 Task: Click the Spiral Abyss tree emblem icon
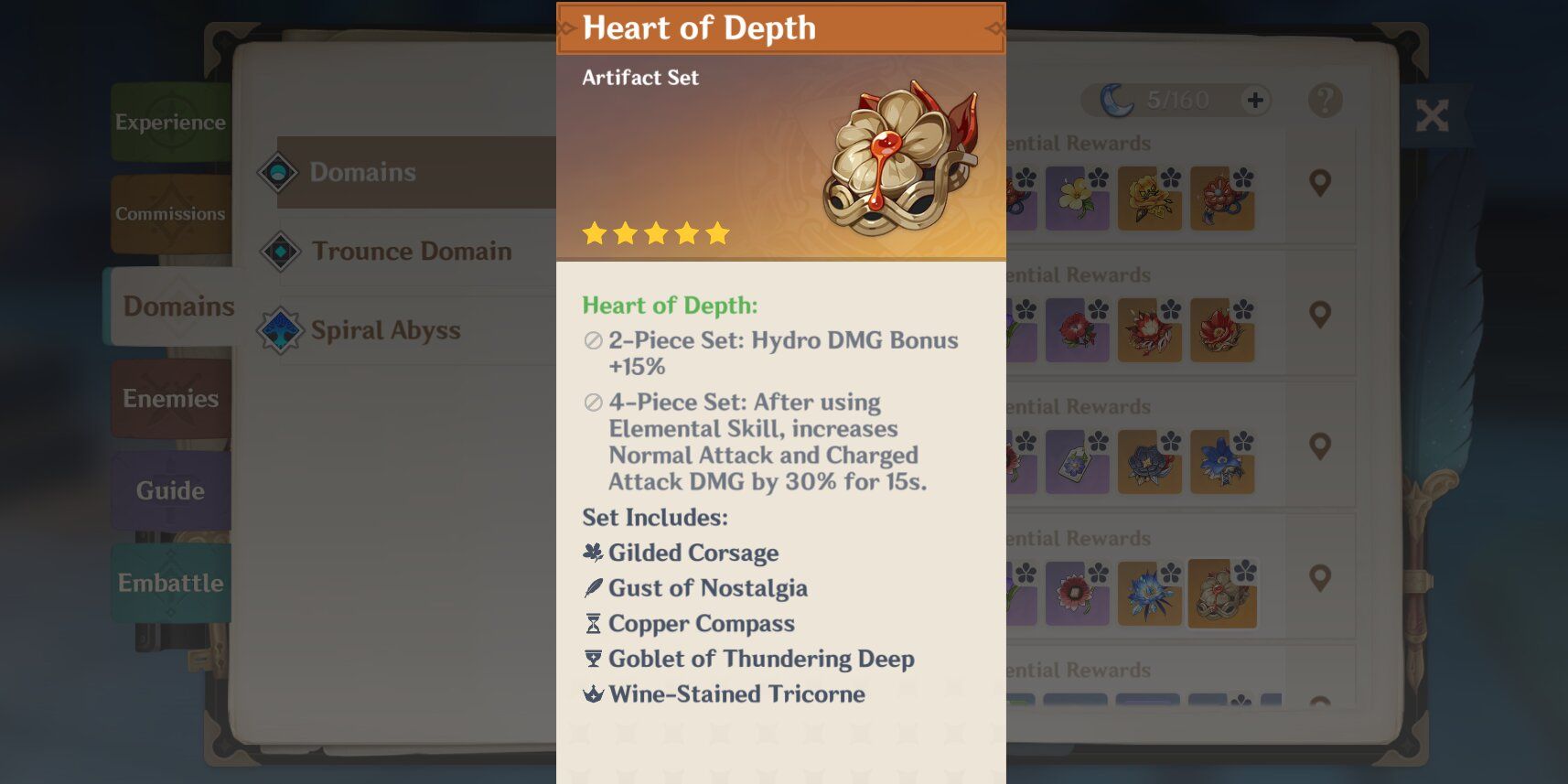[x=282, y=330]
